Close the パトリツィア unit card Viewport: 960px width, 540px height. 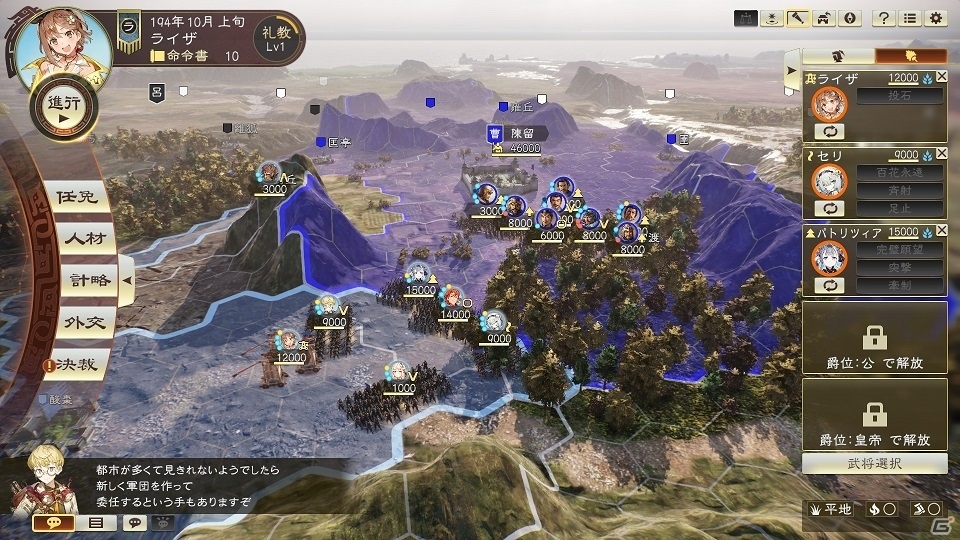click(941, 232)
